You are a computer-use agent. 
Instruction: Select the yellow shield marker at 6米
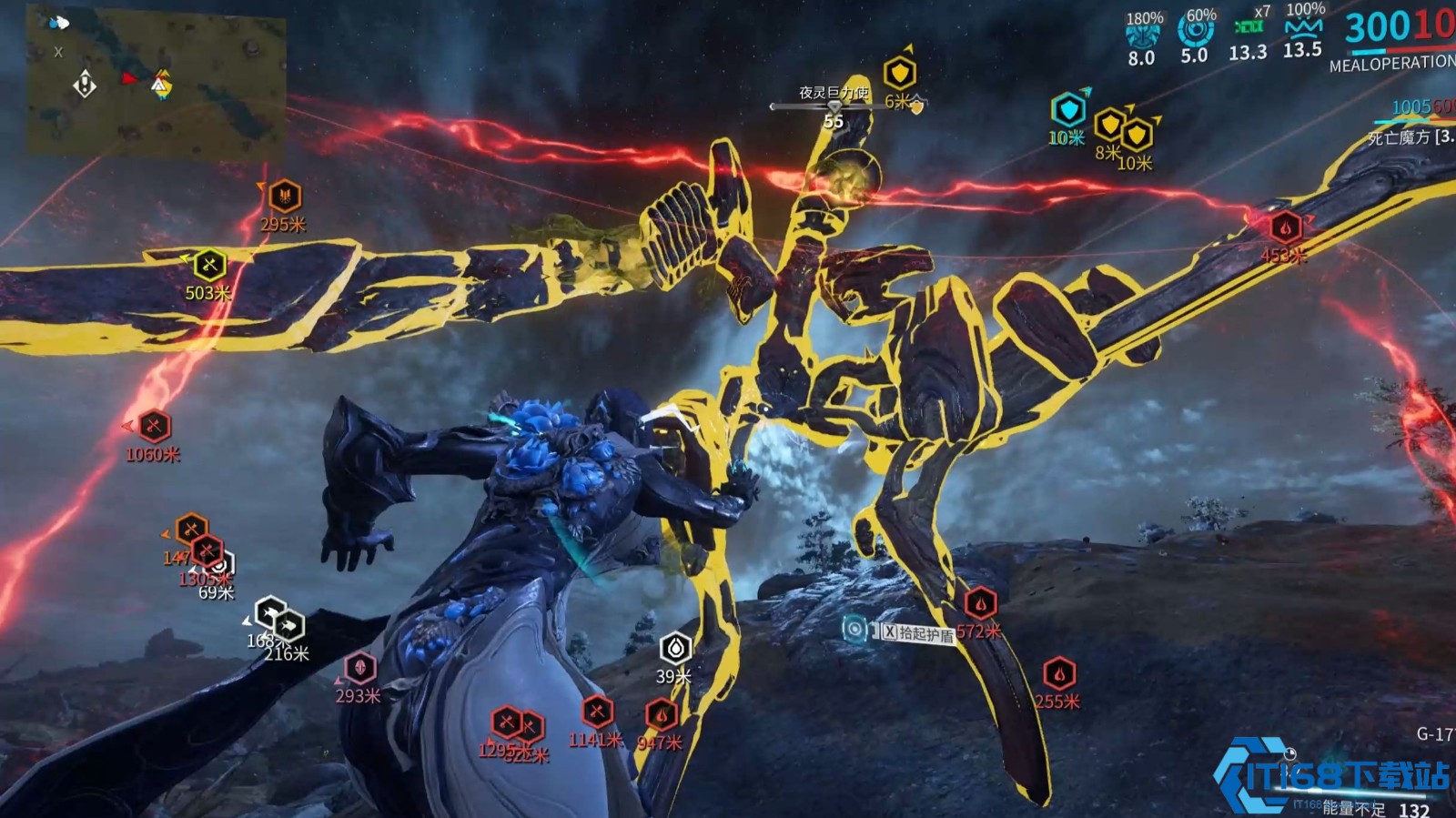point(900,73)
